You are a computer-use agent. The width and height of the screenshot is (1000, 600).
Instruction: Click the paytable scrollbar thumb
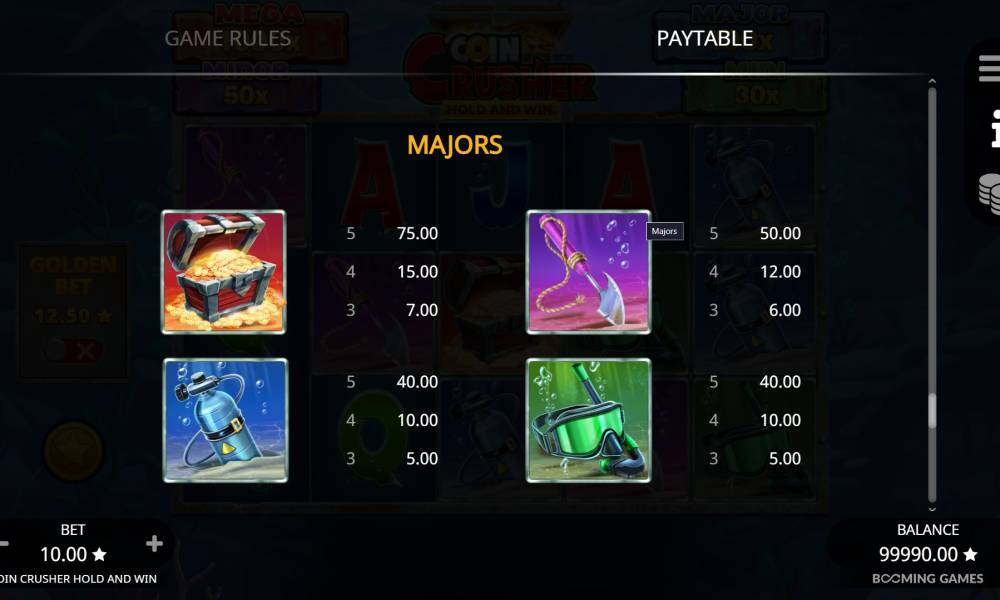932,410
